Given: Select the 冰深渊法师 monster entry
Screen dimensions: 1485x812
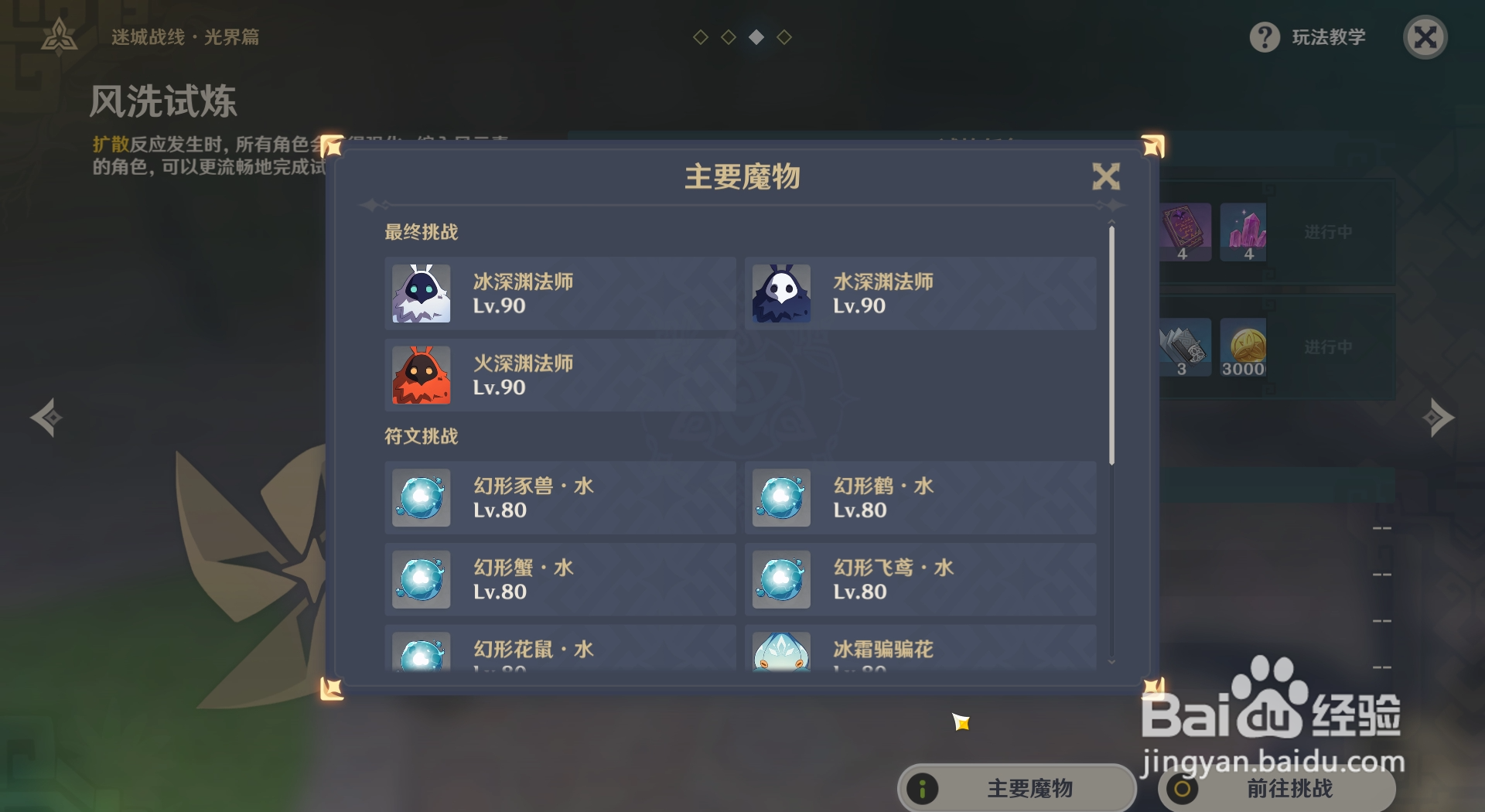Looking at the screenshot, I should 559,294.
